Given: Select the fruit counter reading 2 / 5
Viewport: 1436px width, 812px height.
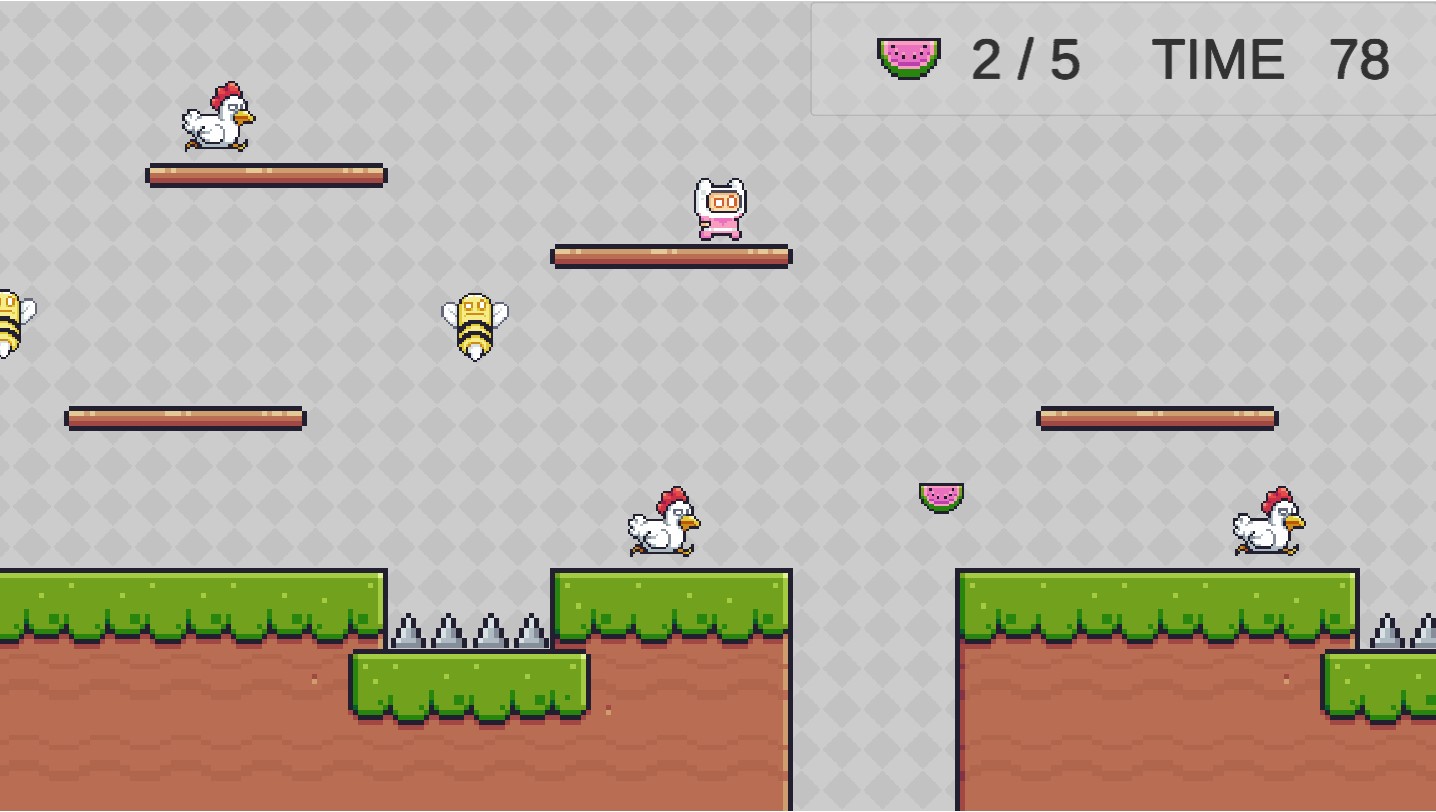Looking at the screenshot, I should (x=1024, y=58).
